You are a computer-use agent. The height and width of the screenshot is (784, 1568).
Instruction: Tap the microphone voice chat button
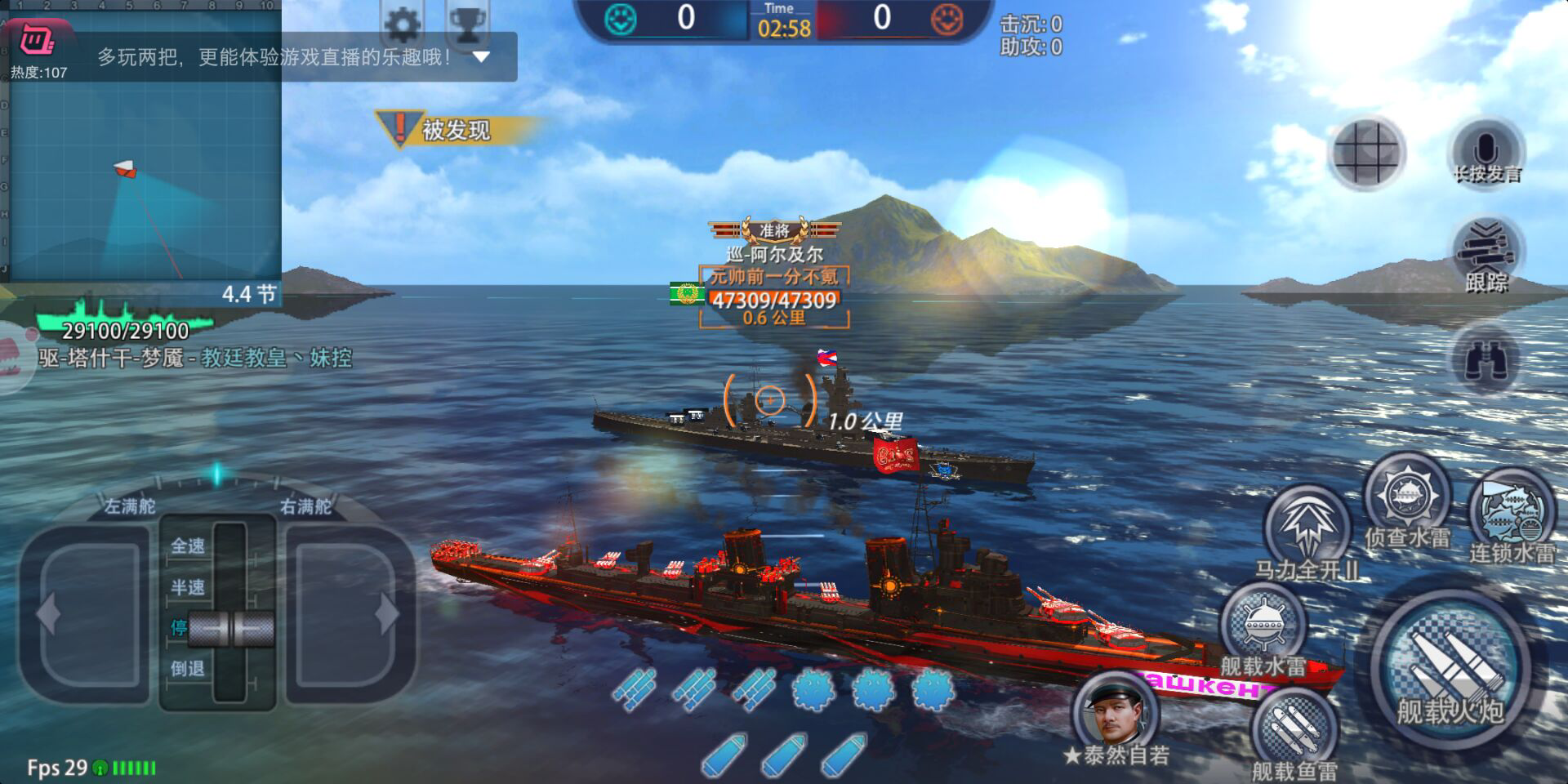click(x=1486, y=153)
